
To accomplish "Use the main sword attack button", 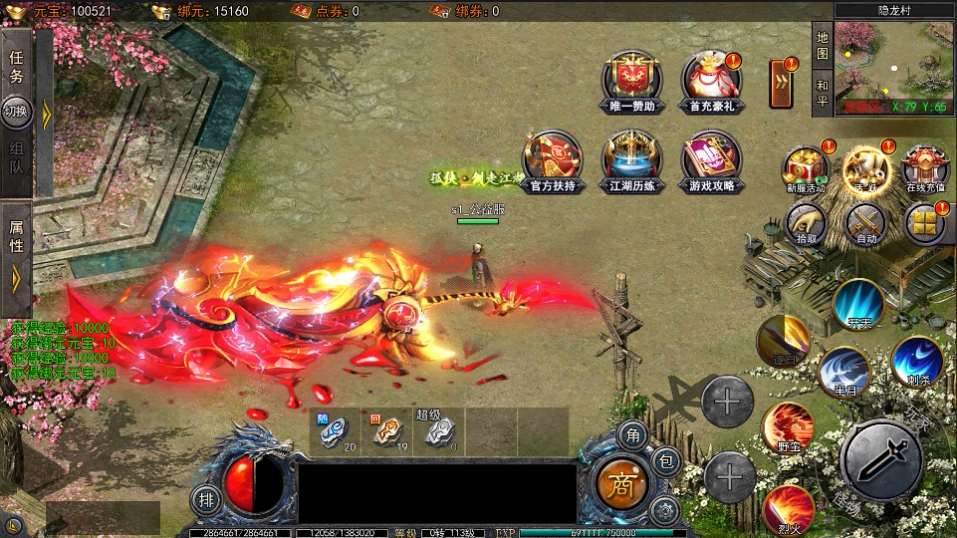I will pos(879,459).
